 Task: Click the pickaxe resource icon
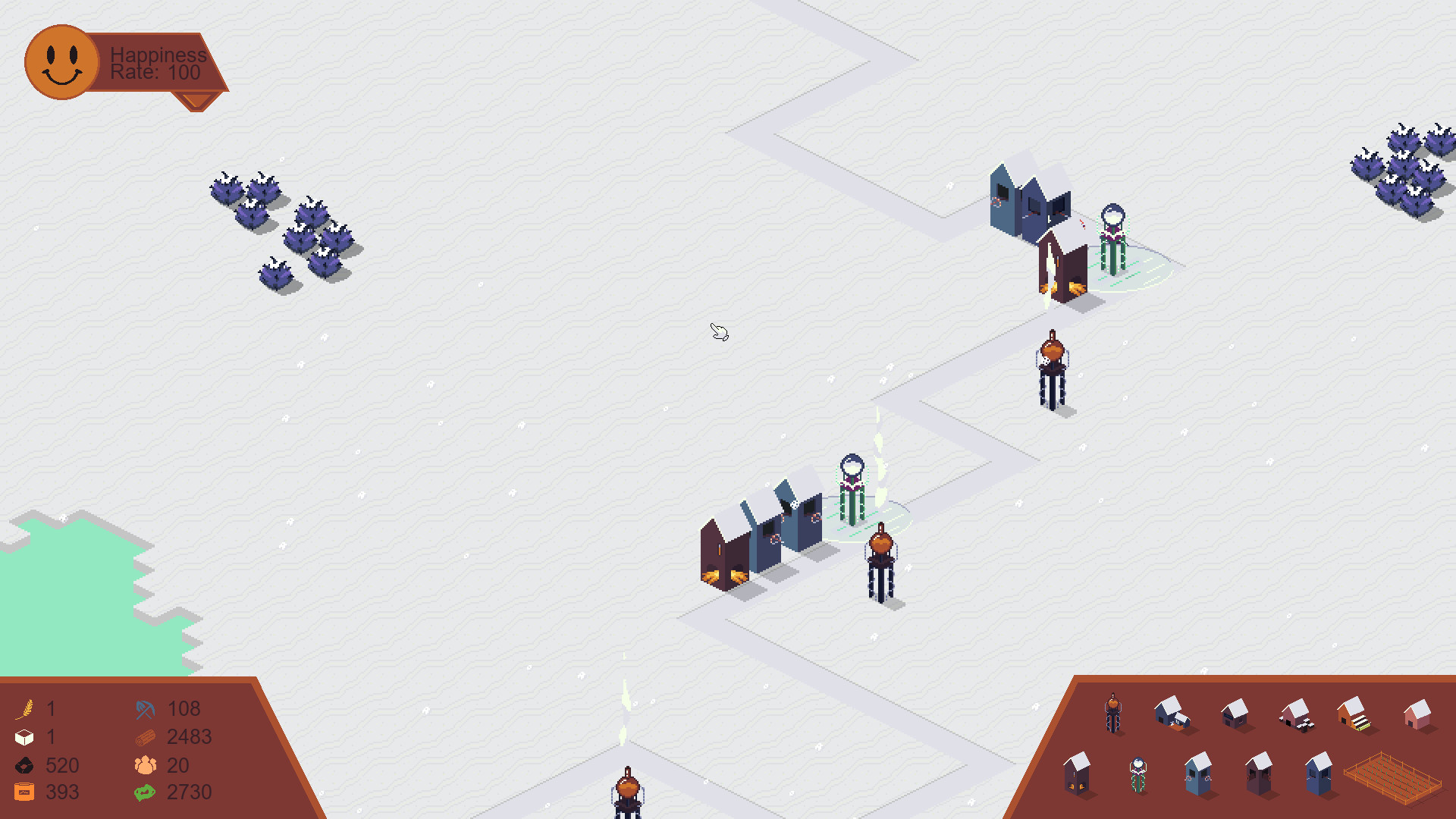[144, 709]
